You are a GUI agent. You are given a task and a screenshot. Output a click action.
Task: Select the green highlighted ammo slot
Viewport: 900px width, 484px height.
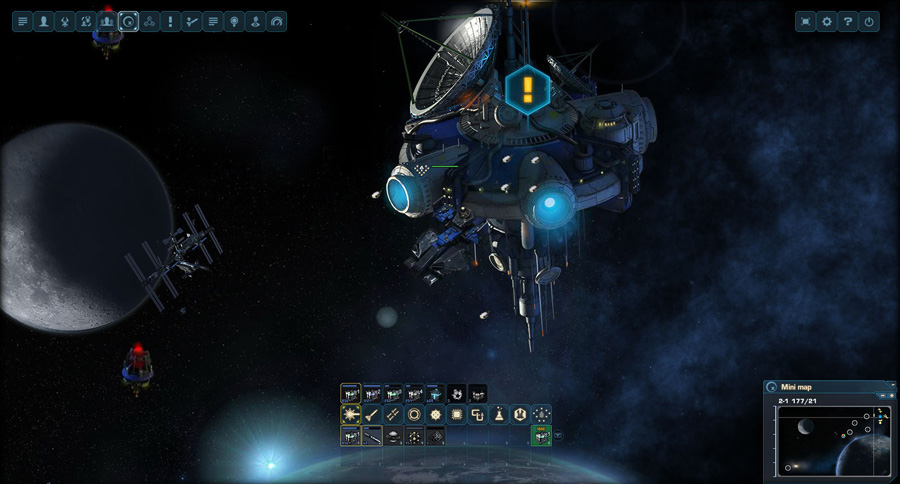coord(540,436)
